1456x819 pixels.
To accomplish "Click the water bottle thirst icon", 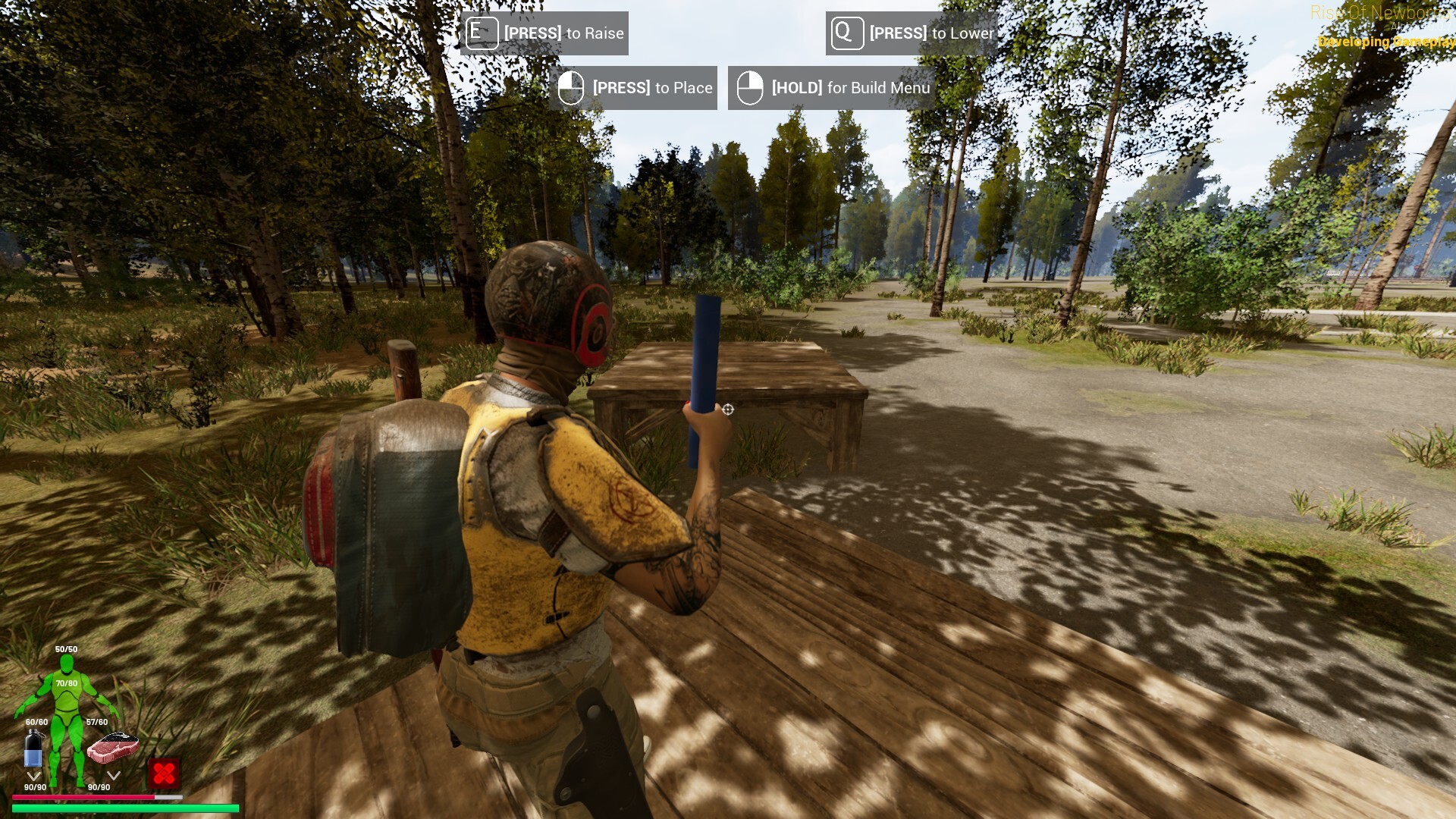I will coord(33,750).
